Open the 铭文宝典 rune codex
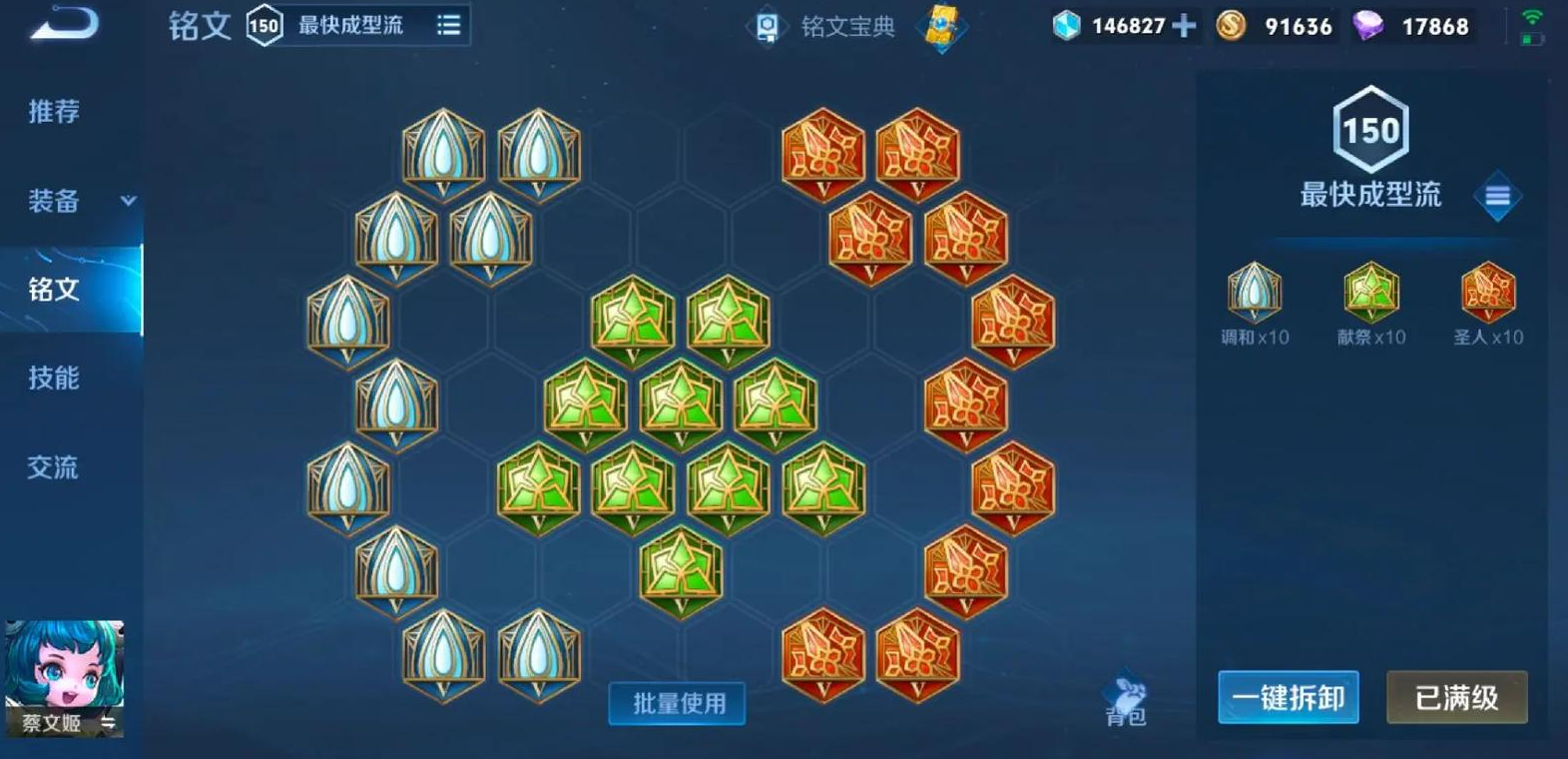This screenshot has width=1568, height=759. click(843, 28)
